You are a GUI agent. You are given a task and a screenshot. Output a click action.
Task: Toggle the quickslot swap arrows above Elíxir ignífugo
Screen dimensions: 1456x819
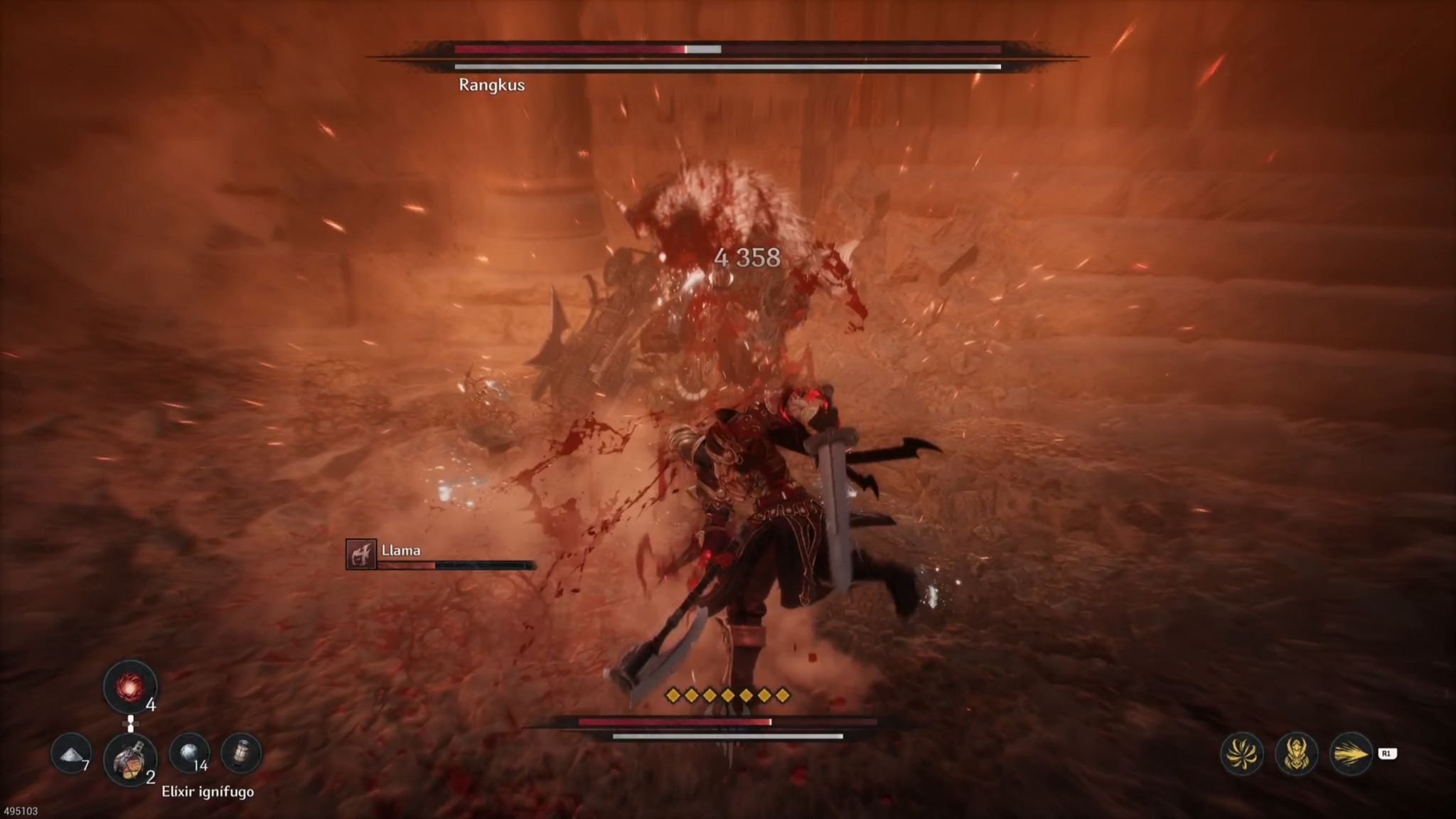click(x=132, y=722)
